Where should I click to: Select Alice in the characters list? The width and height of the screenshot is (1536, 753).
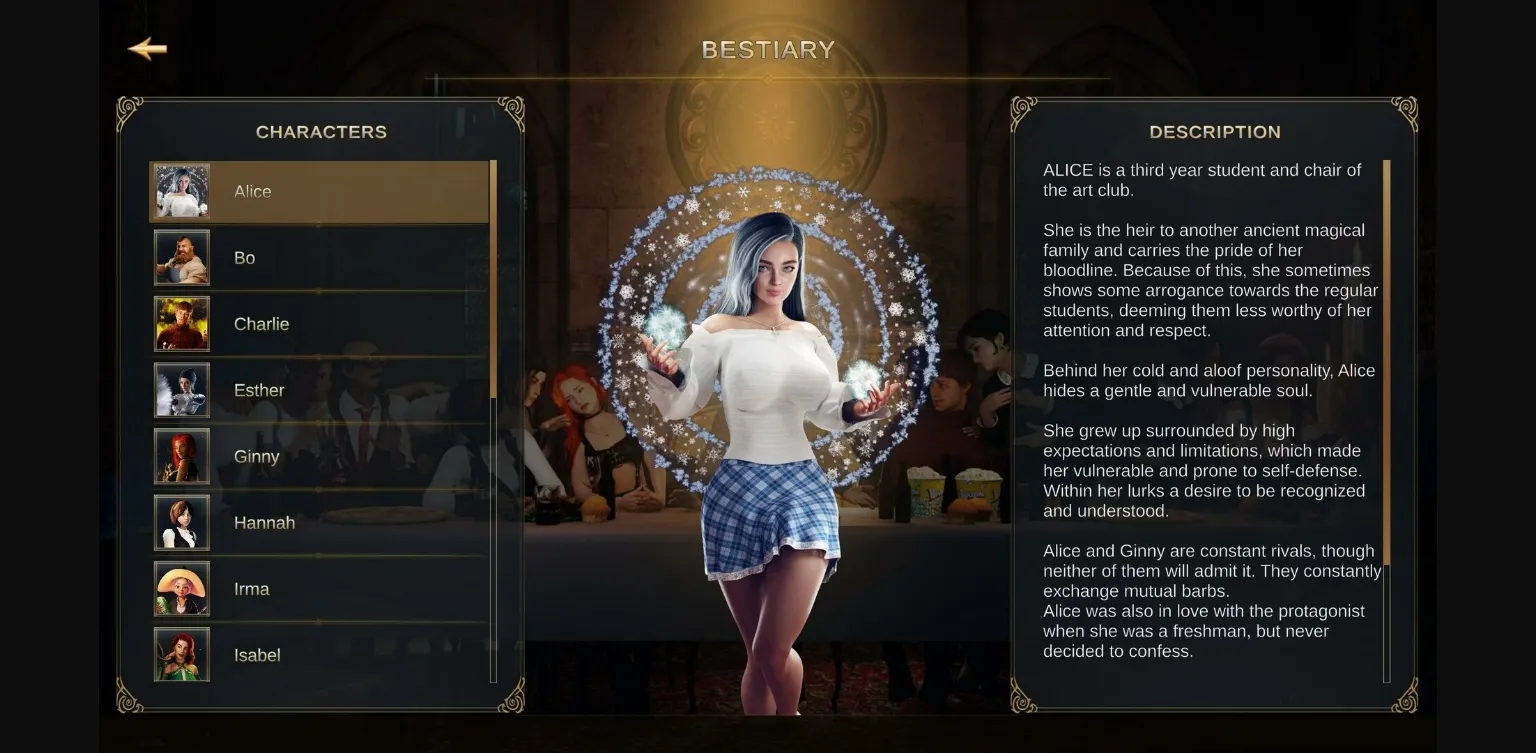point(318,192)
